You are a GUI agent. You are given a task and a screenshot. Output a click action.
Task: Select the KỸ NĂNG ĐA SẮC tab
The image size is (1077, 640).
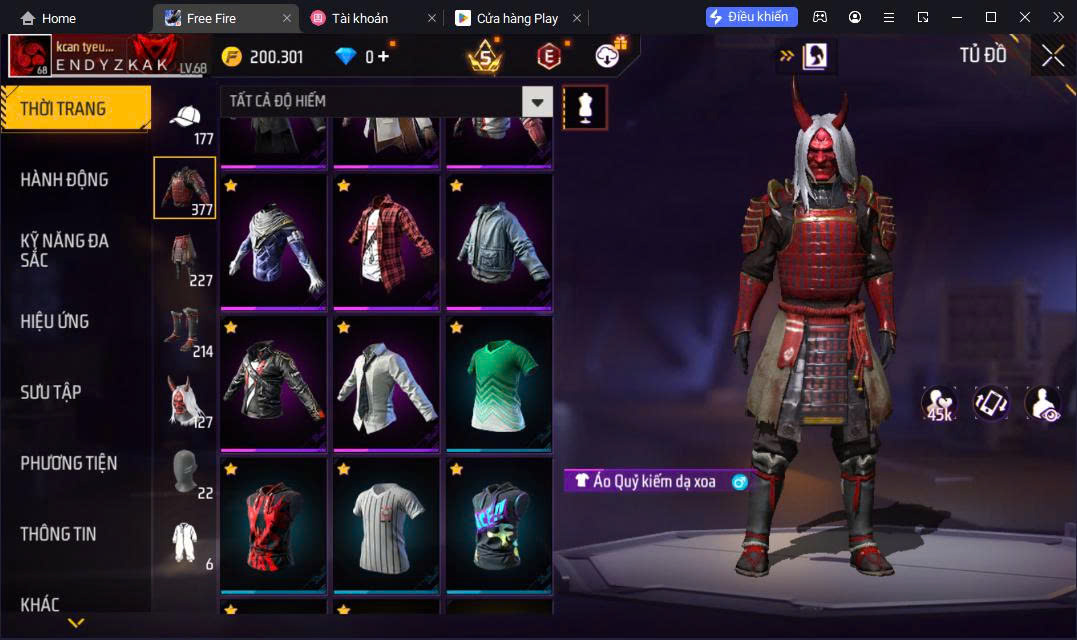pos(64,250)
